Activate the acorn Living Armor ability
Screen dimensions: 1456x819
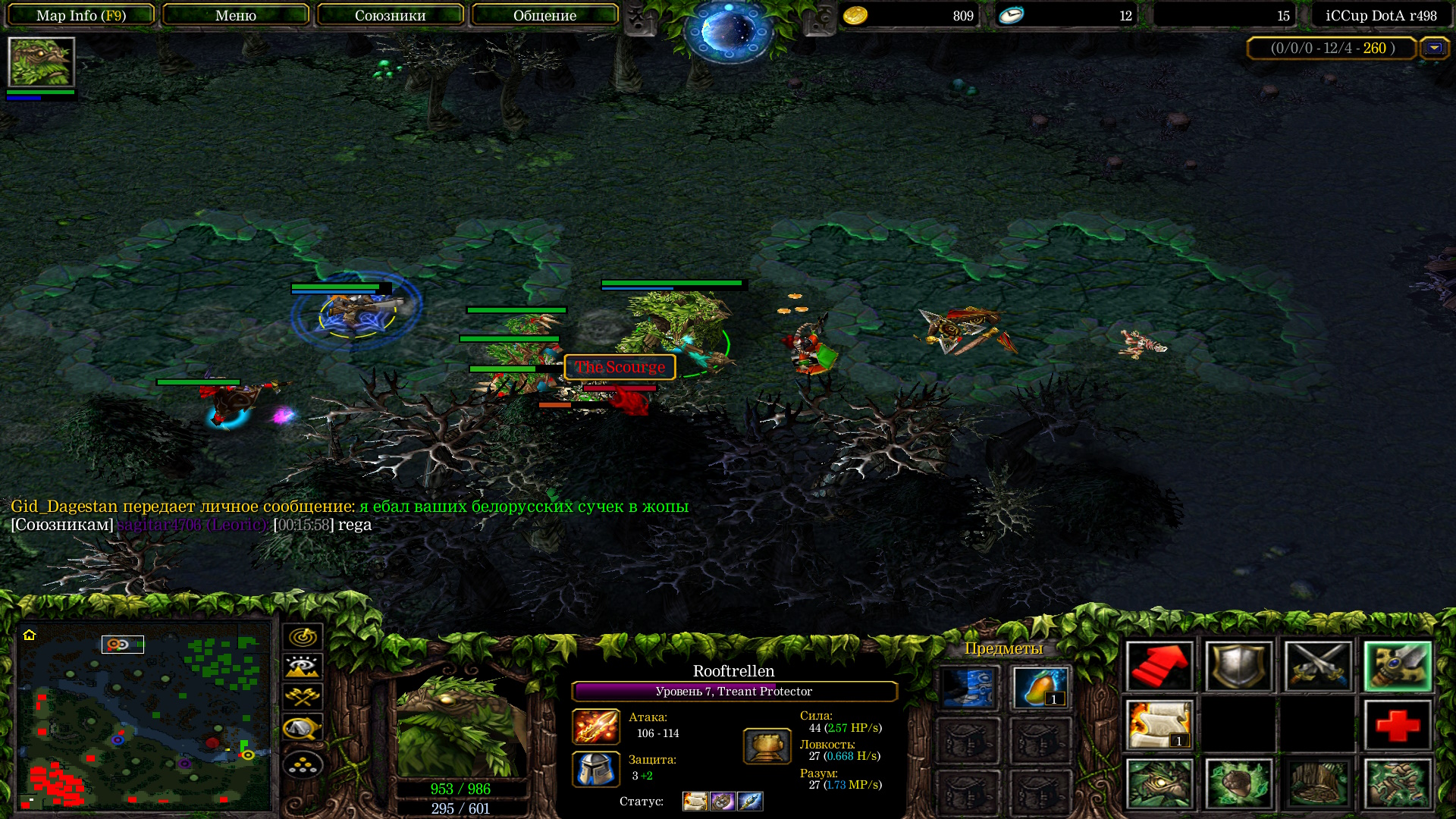coord(1238,783)
